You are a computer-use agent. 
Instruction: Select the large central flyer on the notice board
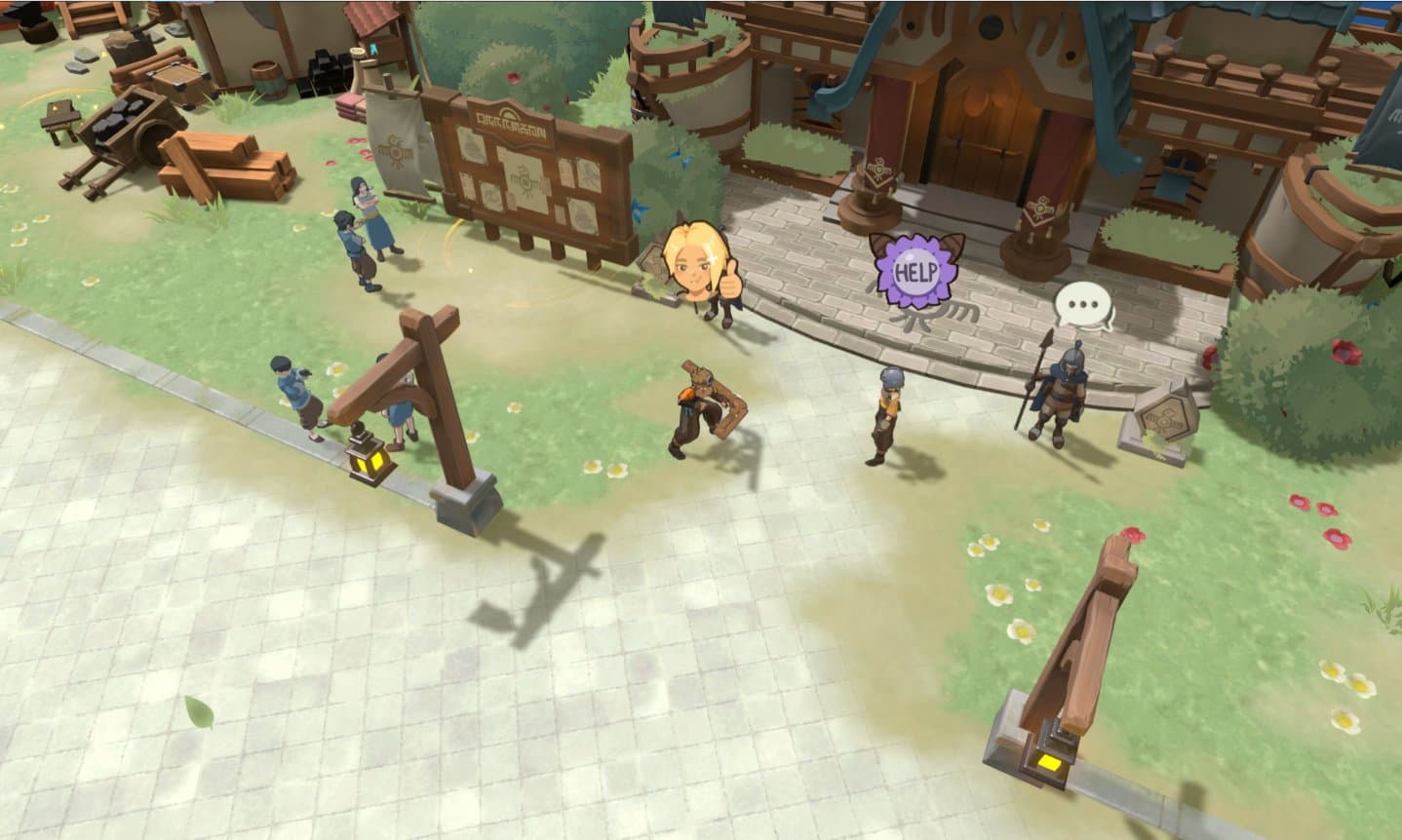[x=526, y=180]
